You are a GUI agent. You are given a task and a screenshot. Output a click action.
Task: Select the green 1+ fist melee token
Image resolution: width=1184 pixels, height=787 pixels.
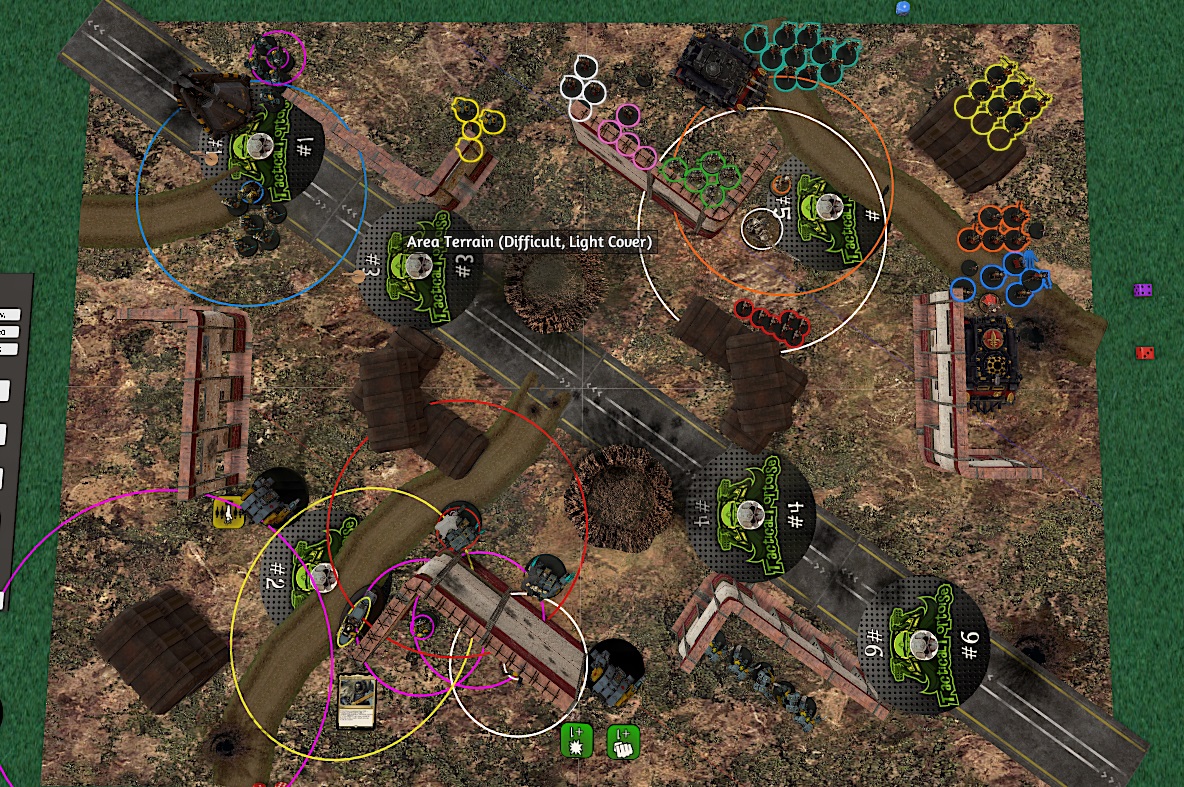(x=623, y=742)
